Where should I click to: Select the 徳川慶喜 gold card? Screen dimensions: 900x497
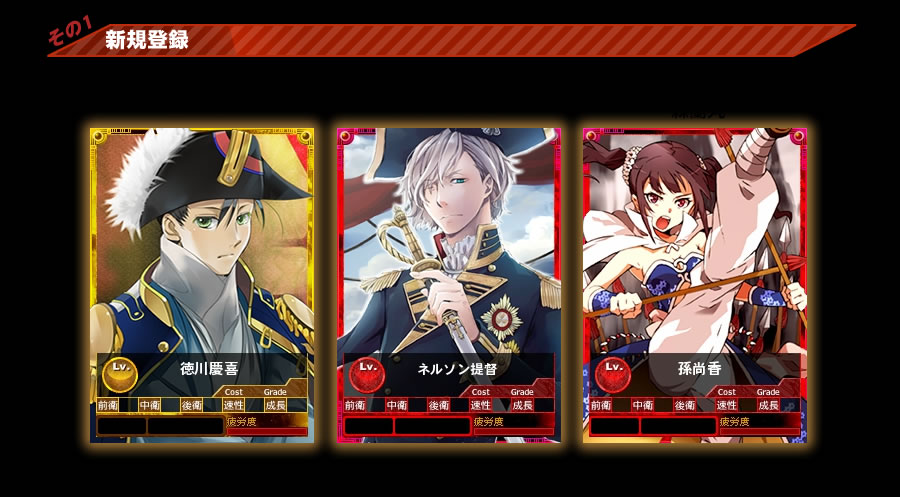(x=202, y=285)
